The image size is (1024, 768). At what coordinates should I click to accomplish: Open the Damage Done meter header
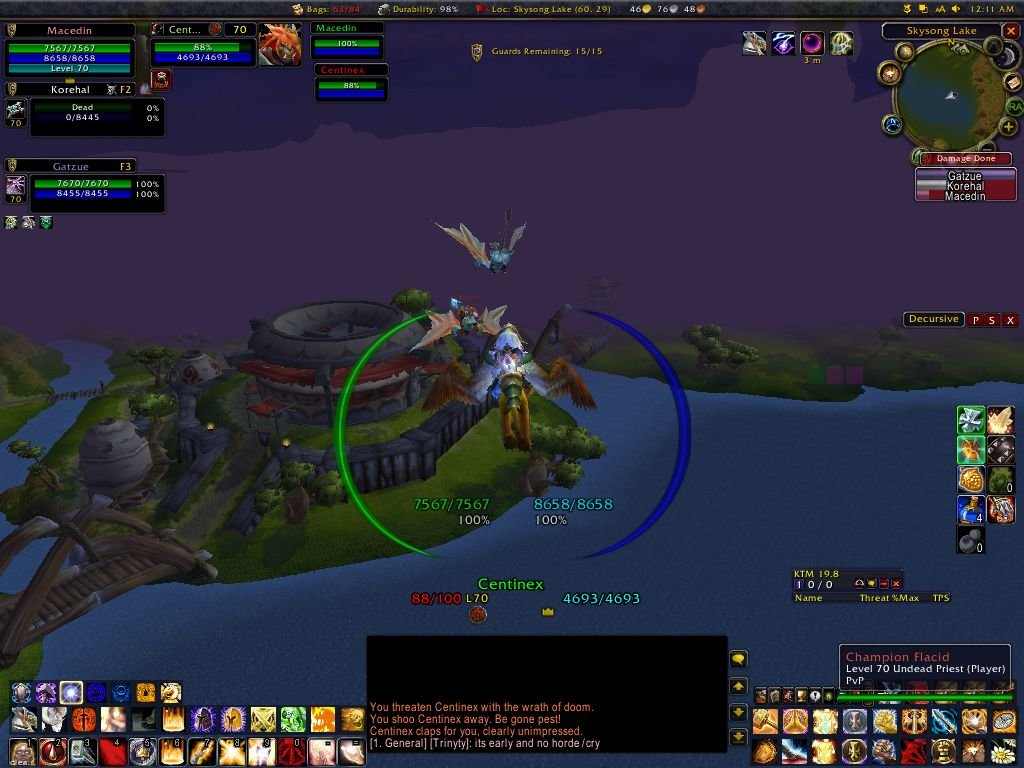click(x=964, y=159)
